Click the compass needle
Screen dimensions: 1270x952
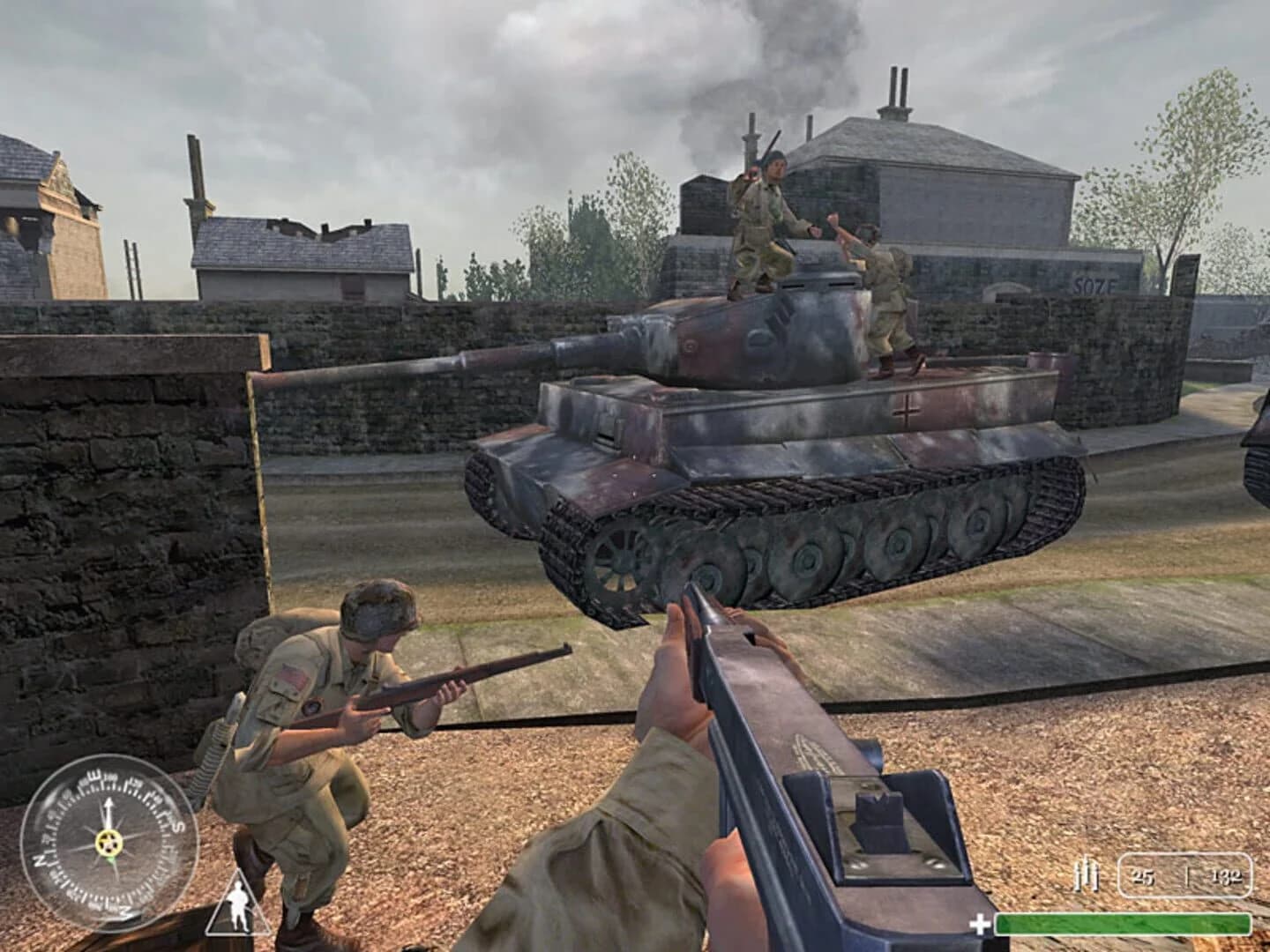pyautogui.click(x=108, y=811)
